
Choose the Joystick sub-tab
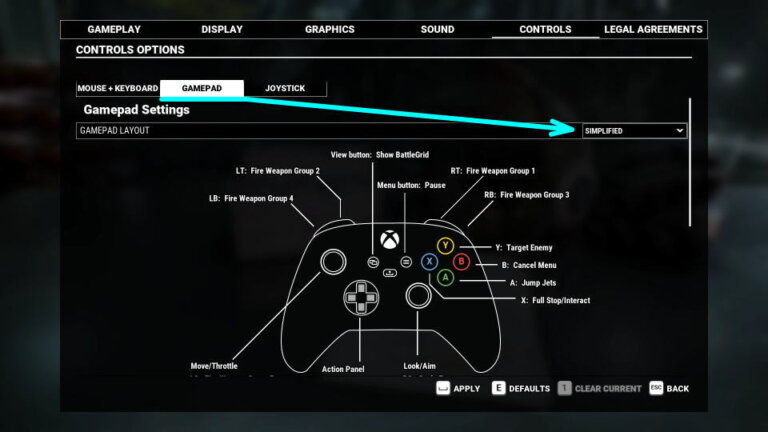[x=285, y=89]
